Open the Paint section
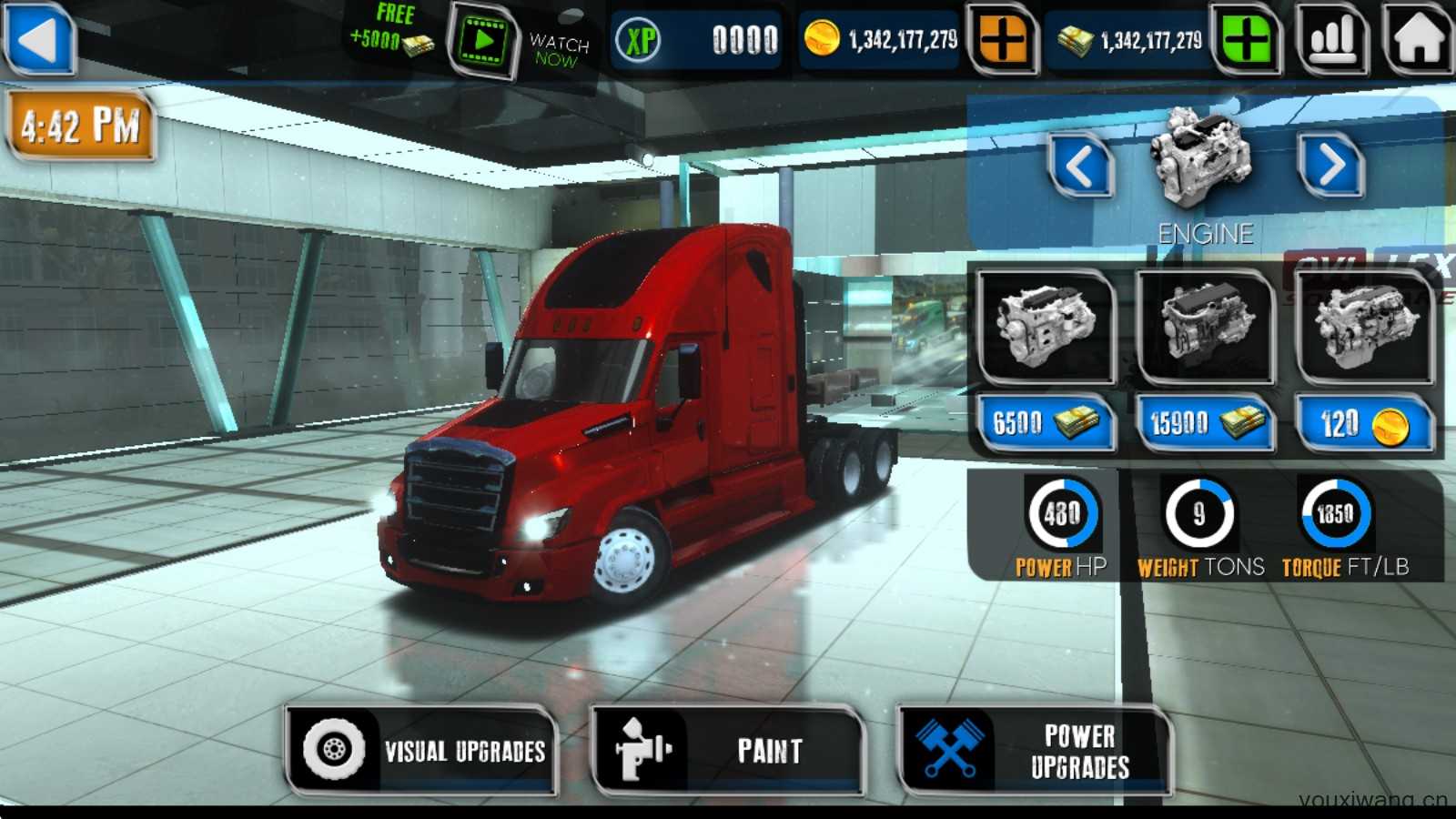The image size is (1456, 819). pyautogui.click(x=727, y=751)
